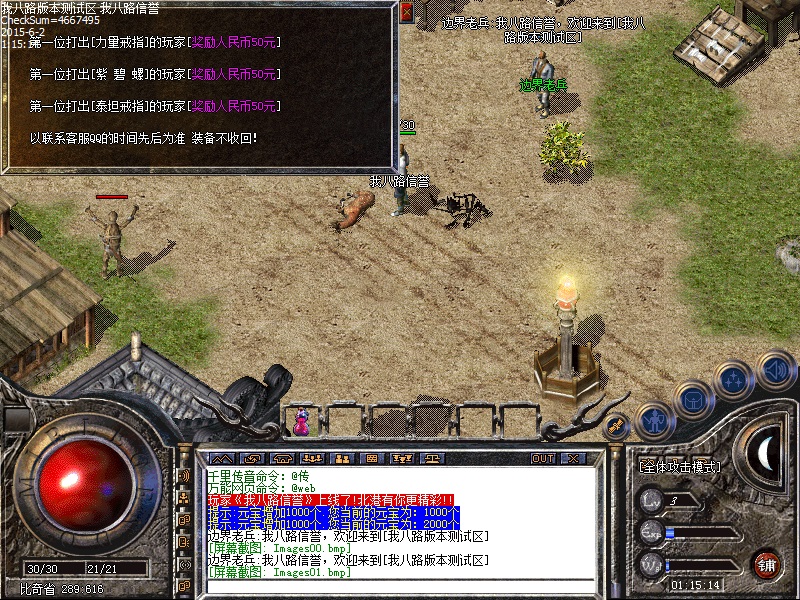Click the X button beside OUT
This screenshot has height=600, width=800.
(572, 458)
